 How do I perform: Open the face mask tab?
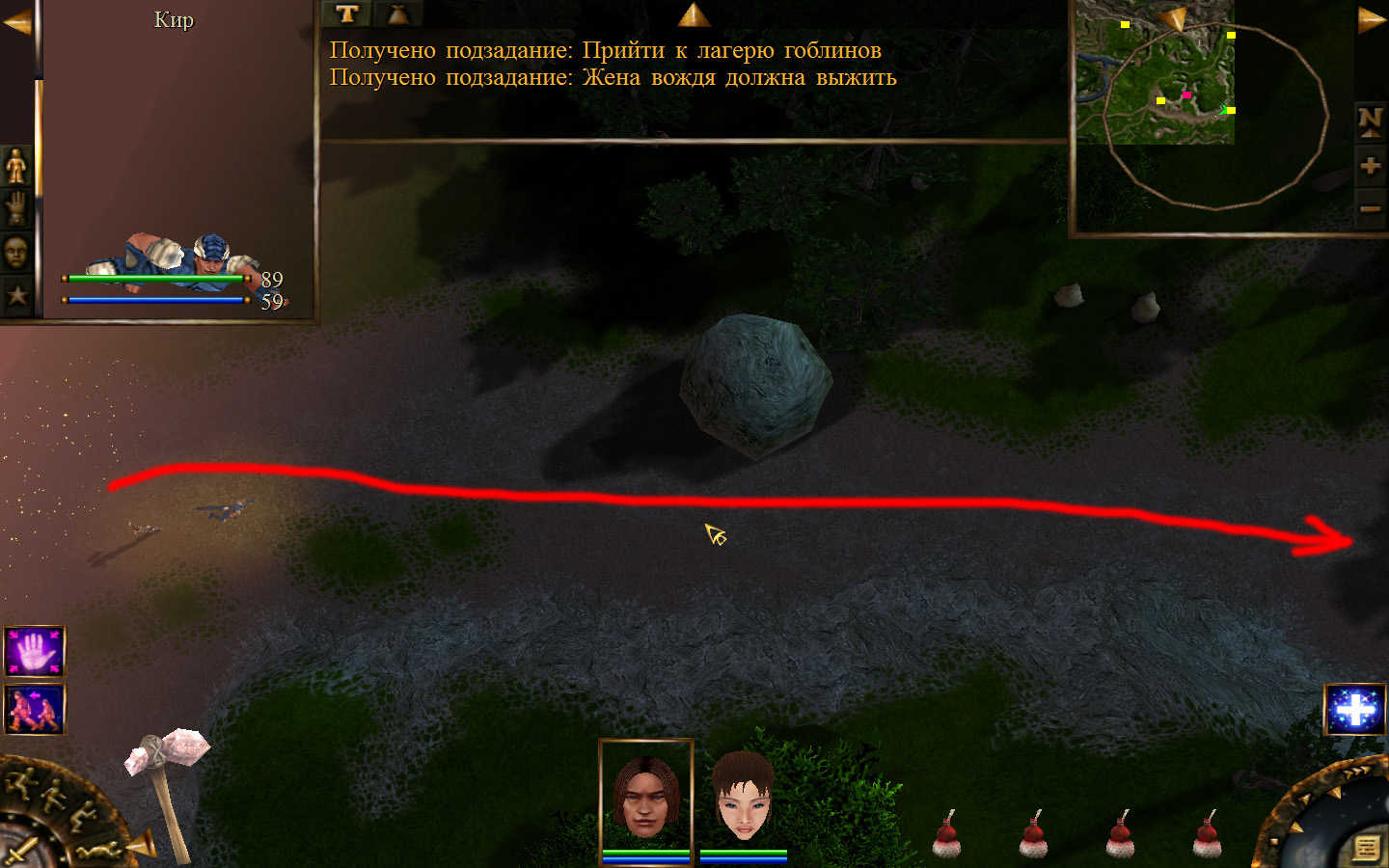pyautogui.click(x=16, y=252)
